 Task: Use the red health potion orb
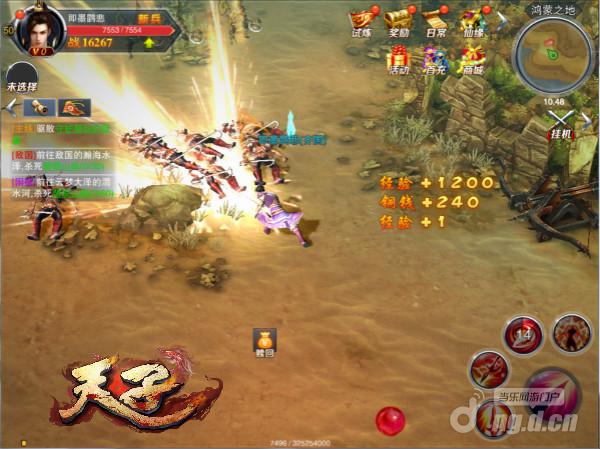coord(388,419)
